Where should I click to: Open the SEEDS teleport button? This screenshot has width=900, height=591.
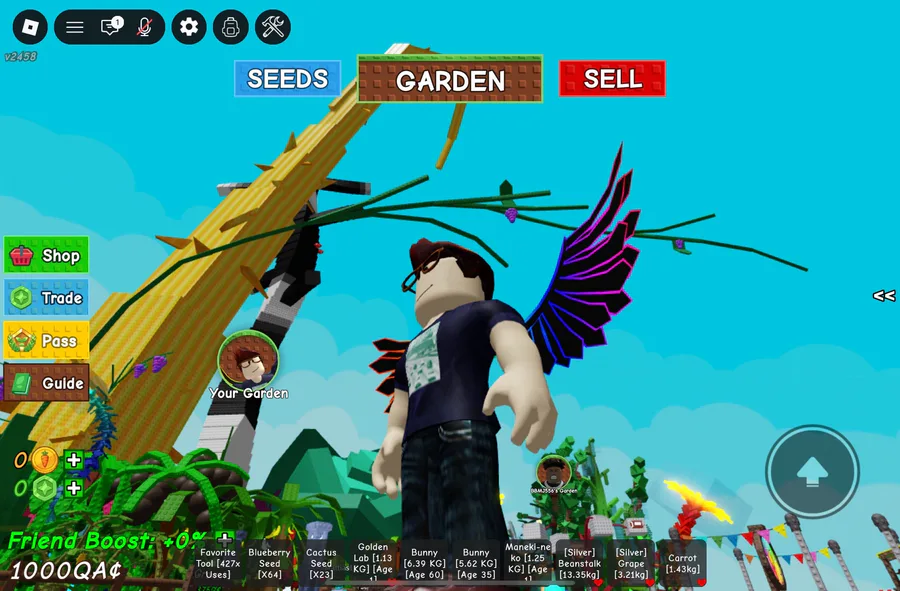click(287, 79)
